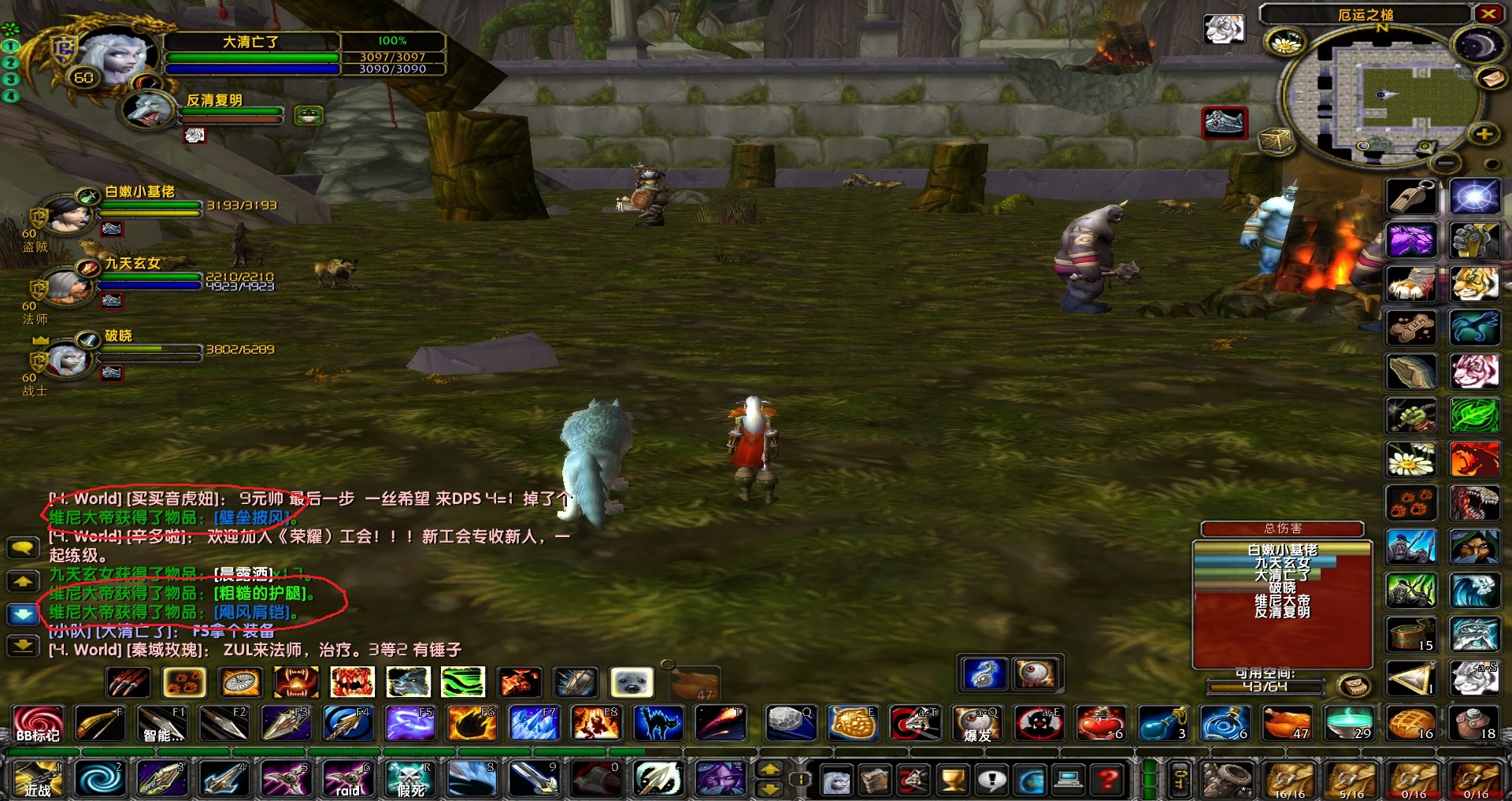1512x801 pixels.
Task: Toggle autocast on the pet's claw ability
Action: tap(129, 682)
